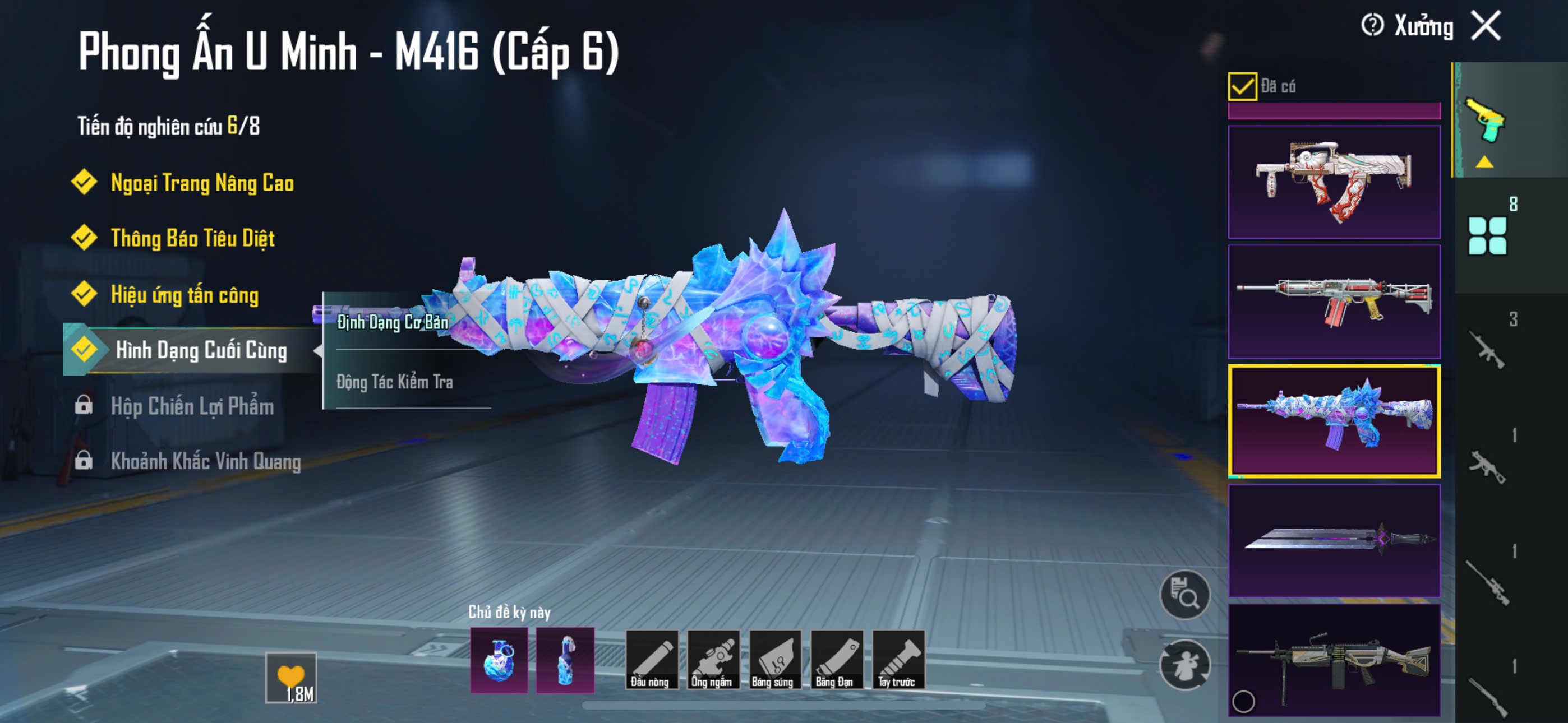Close the workshop screen
The image size is (1568, 723).
coord(1485,26)
